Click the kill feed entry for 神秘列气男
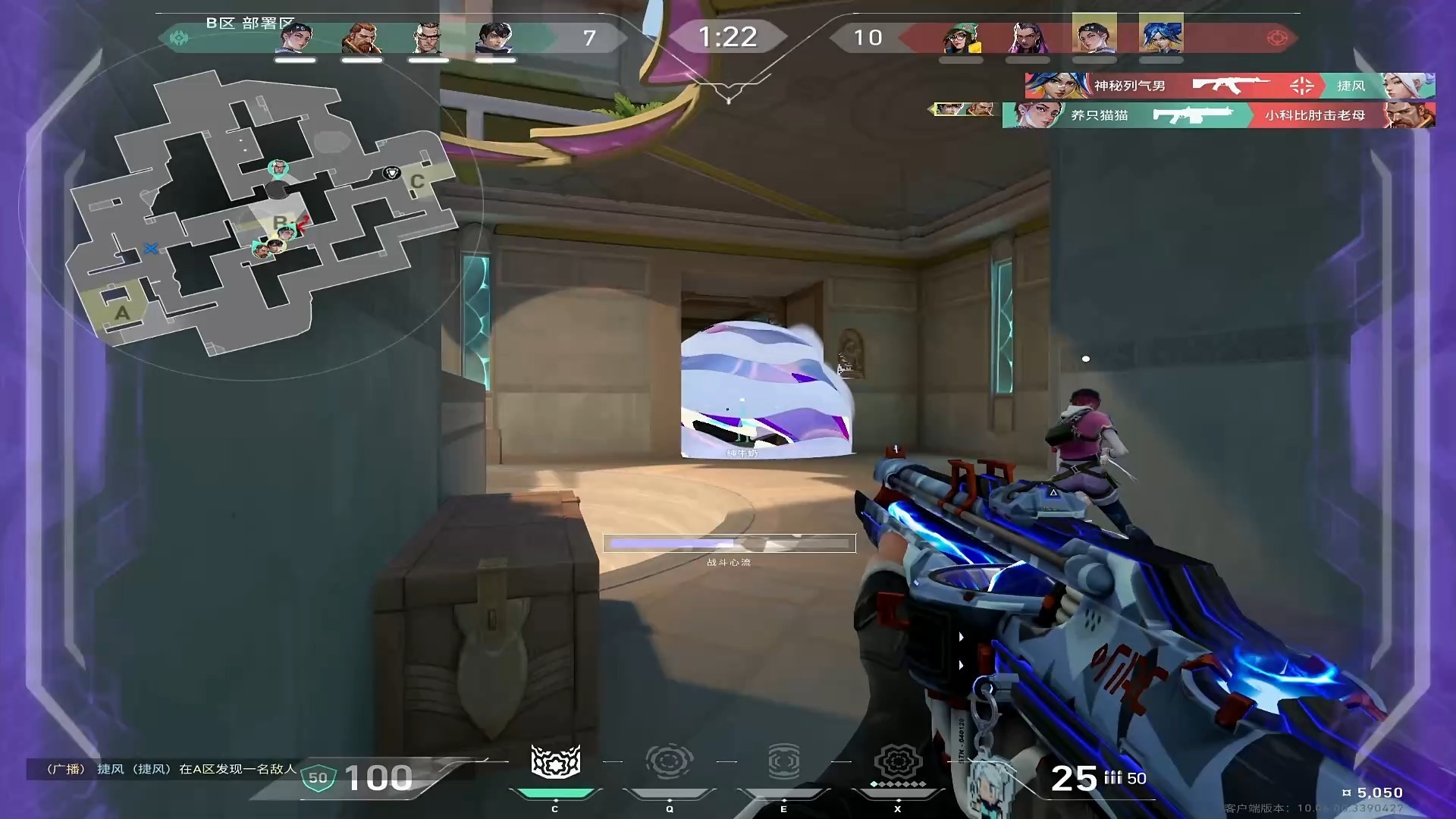This screenshot has width=1456, height=819. (x=1228, y=86)
